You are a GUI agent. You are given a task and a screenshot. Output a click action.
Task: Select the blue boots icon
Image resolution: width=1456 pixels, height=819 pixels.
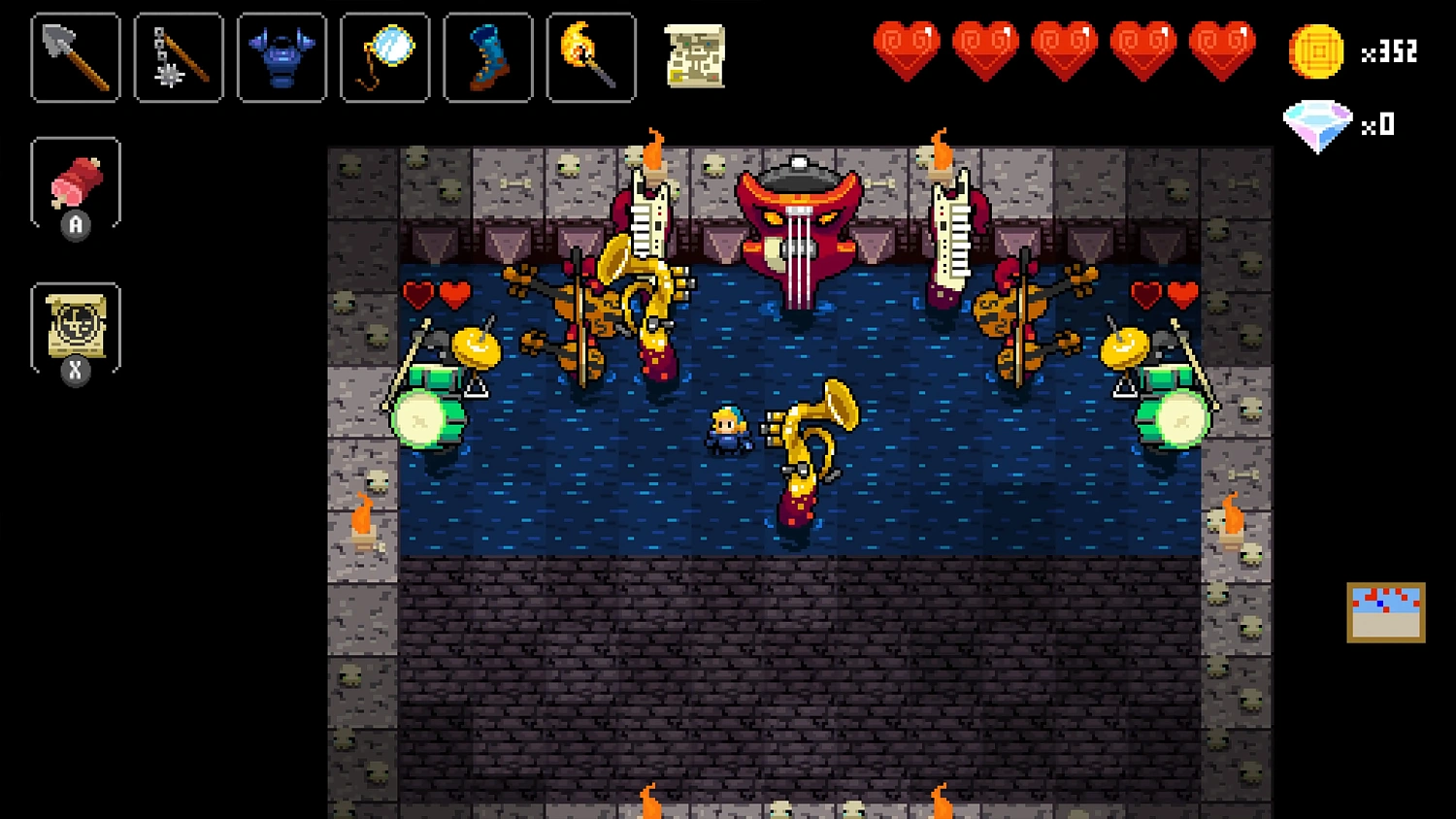487,56
